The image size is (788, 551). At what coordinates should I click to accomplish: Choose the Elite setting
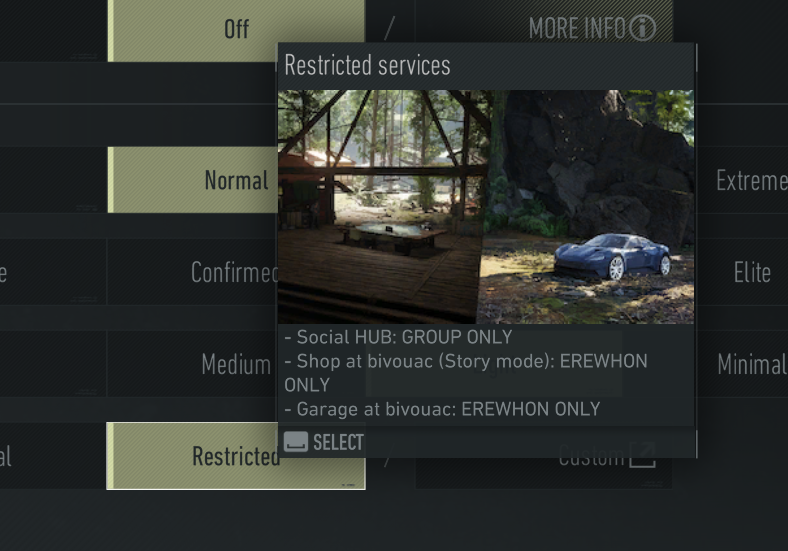[751, 272]
